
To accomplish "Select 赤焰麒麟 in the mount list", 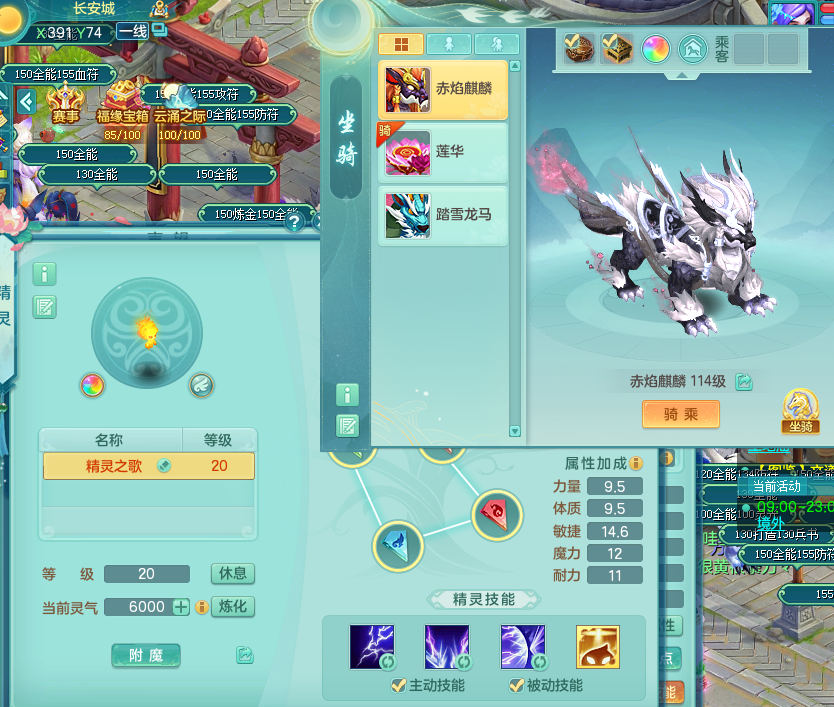I will [443, 88].
